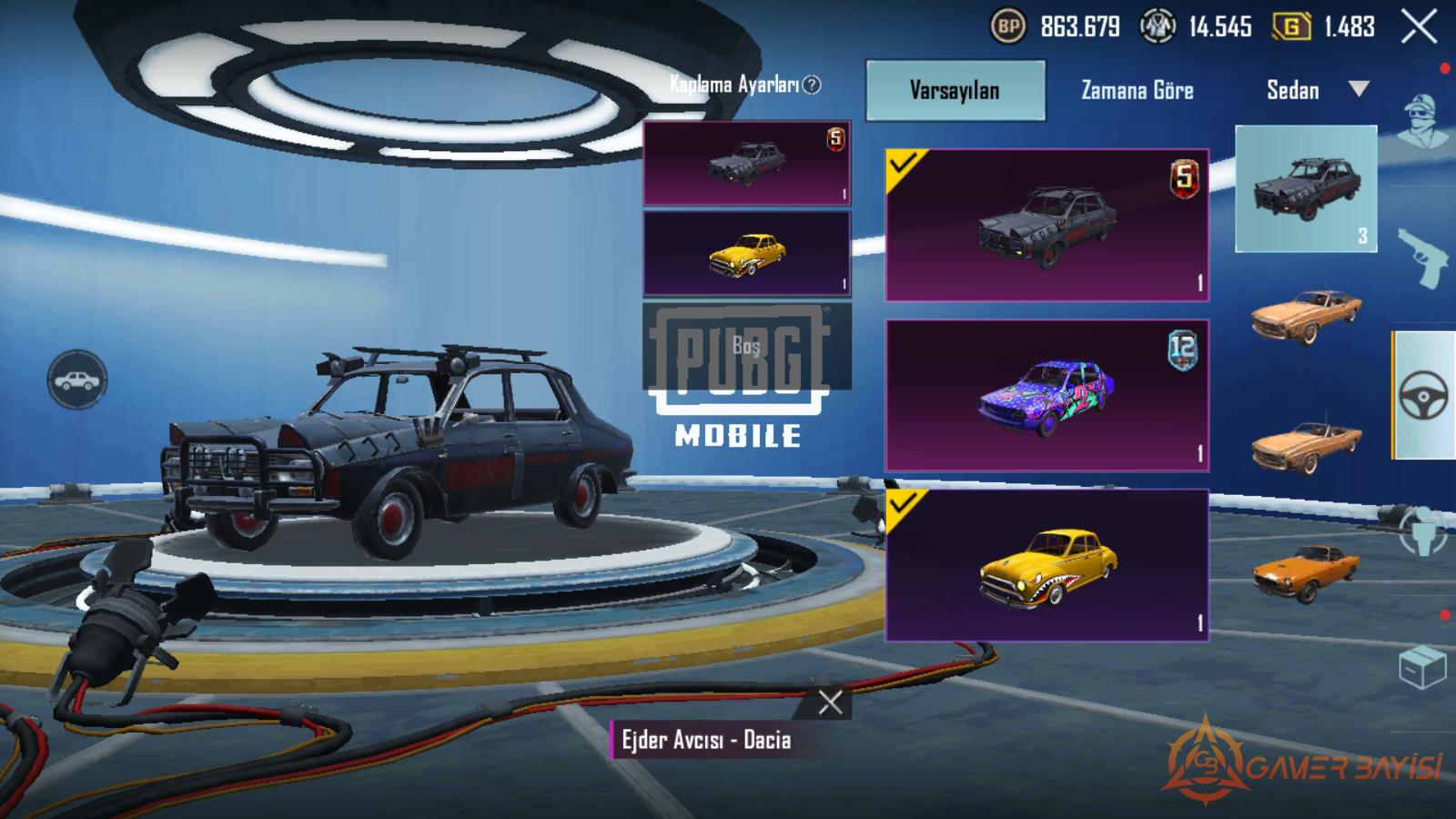Toggle the car view icon button
The height and width of the screenshot is (819, 1456).
(x=77, y=379)
